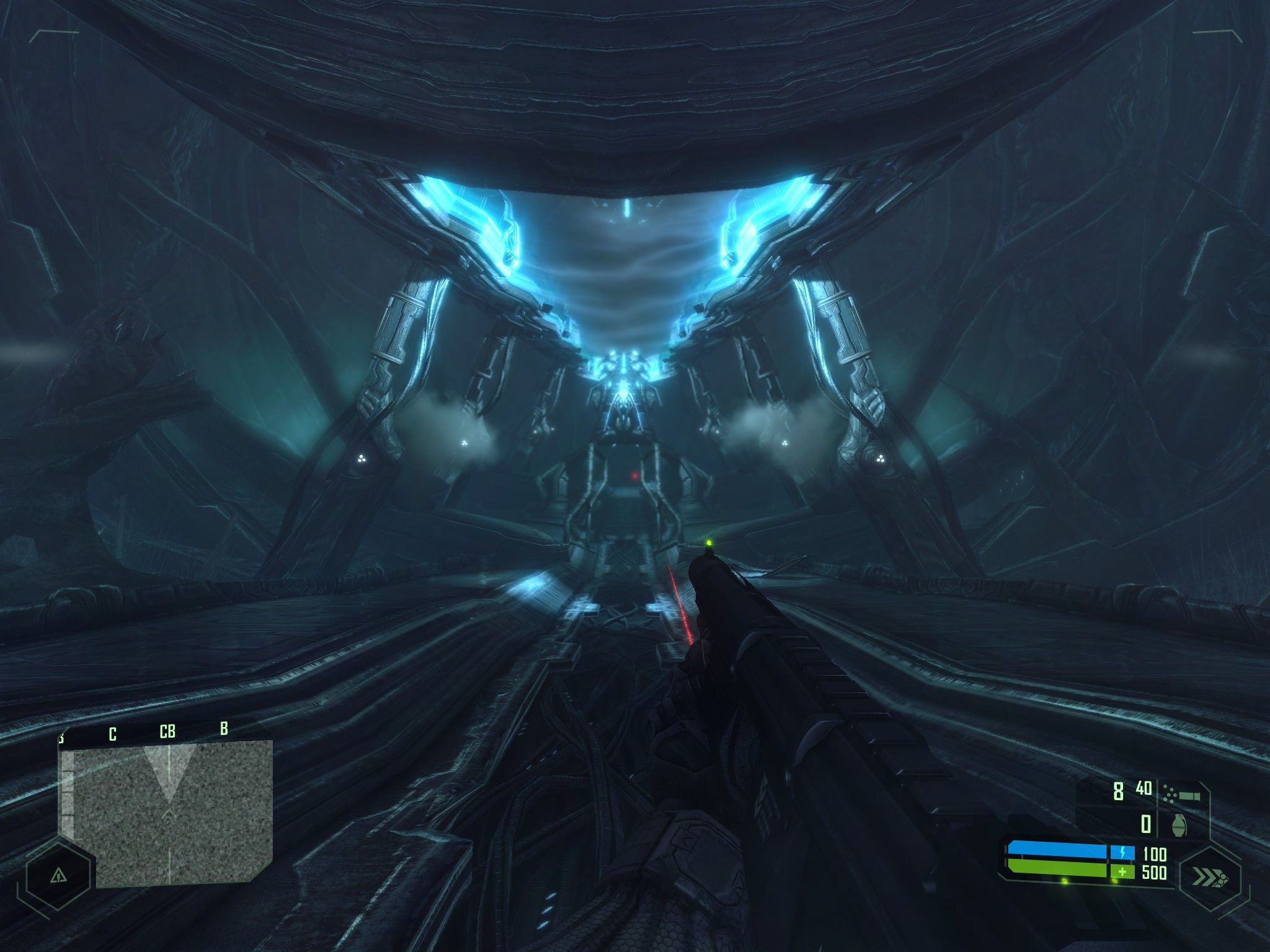This screenshot has height=952, width=1270.
Task: Select the lightning bolt energy icon
Action: point(1122,853)
